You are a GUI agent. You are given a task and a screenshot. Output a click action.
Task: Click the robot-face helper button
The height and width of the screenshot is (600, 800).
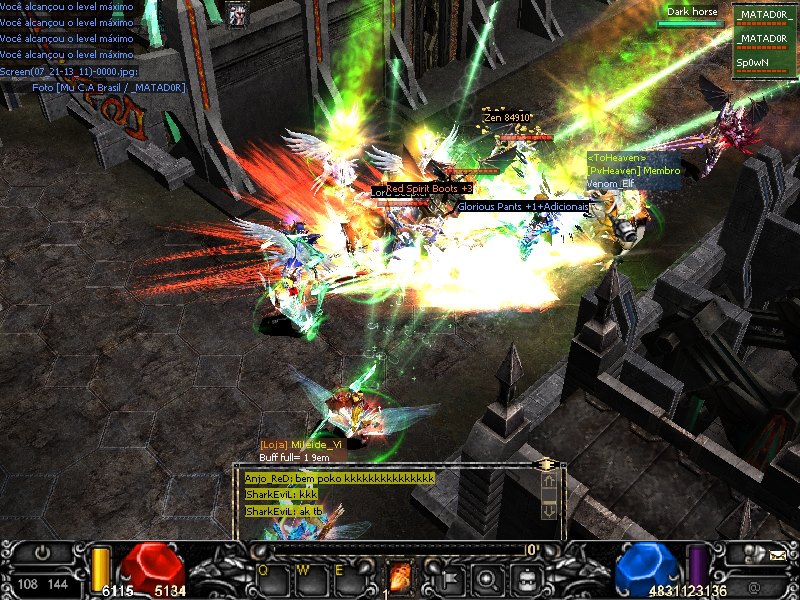tap(527, 577)
